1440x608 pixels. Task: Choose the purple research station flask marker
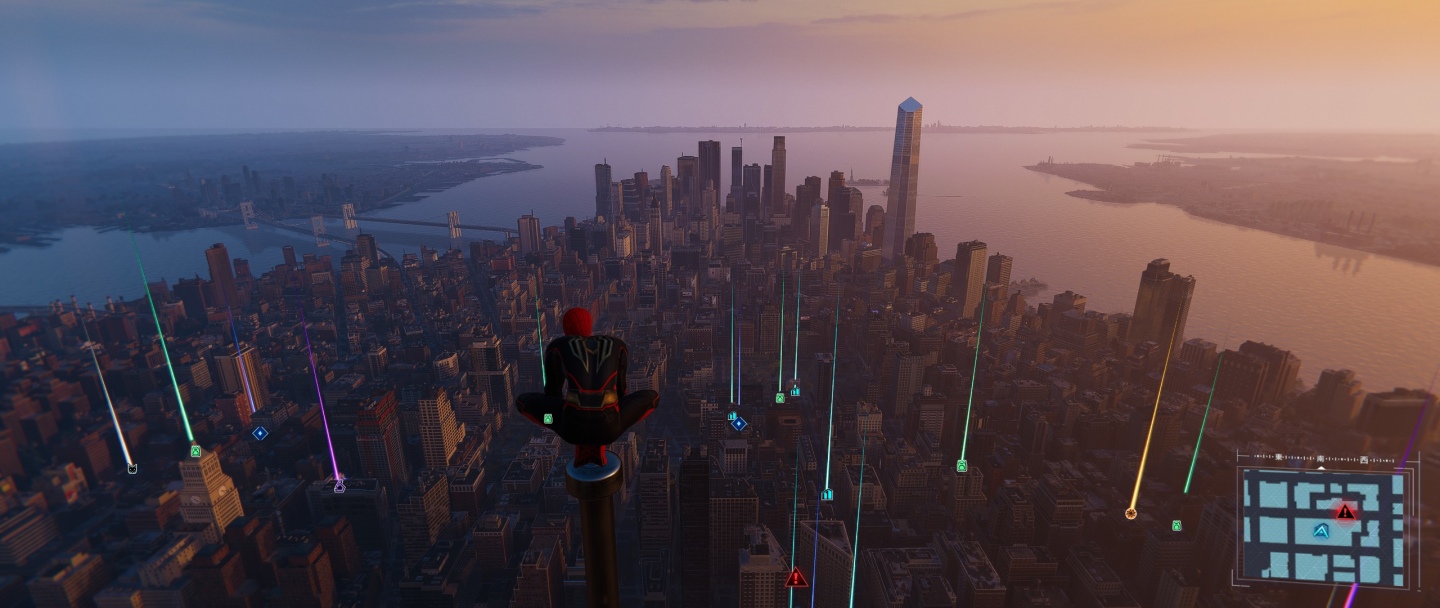[x=339, y=486]
